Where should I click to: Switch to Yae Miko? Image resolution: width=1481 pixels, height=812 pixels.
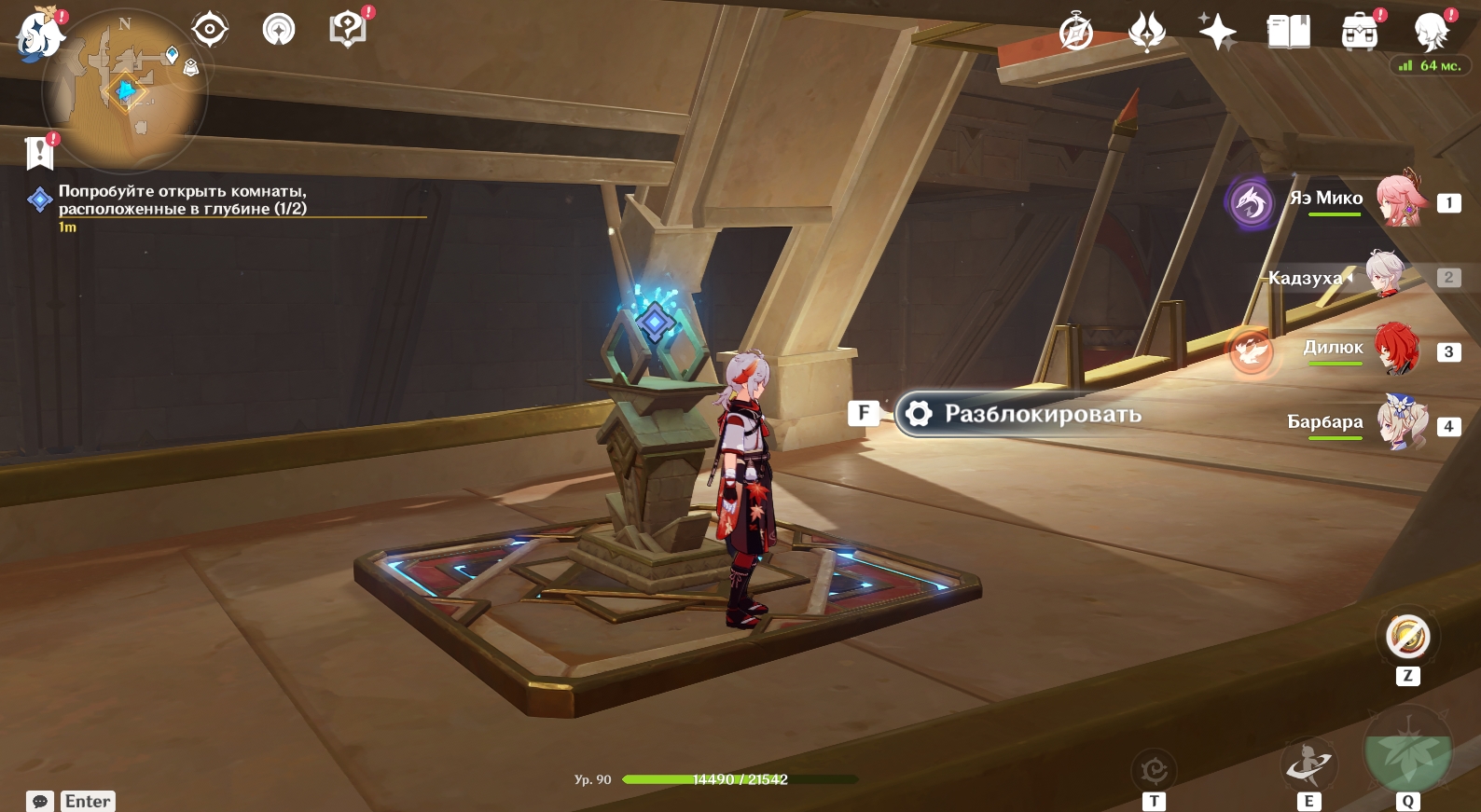(1399, 200)
